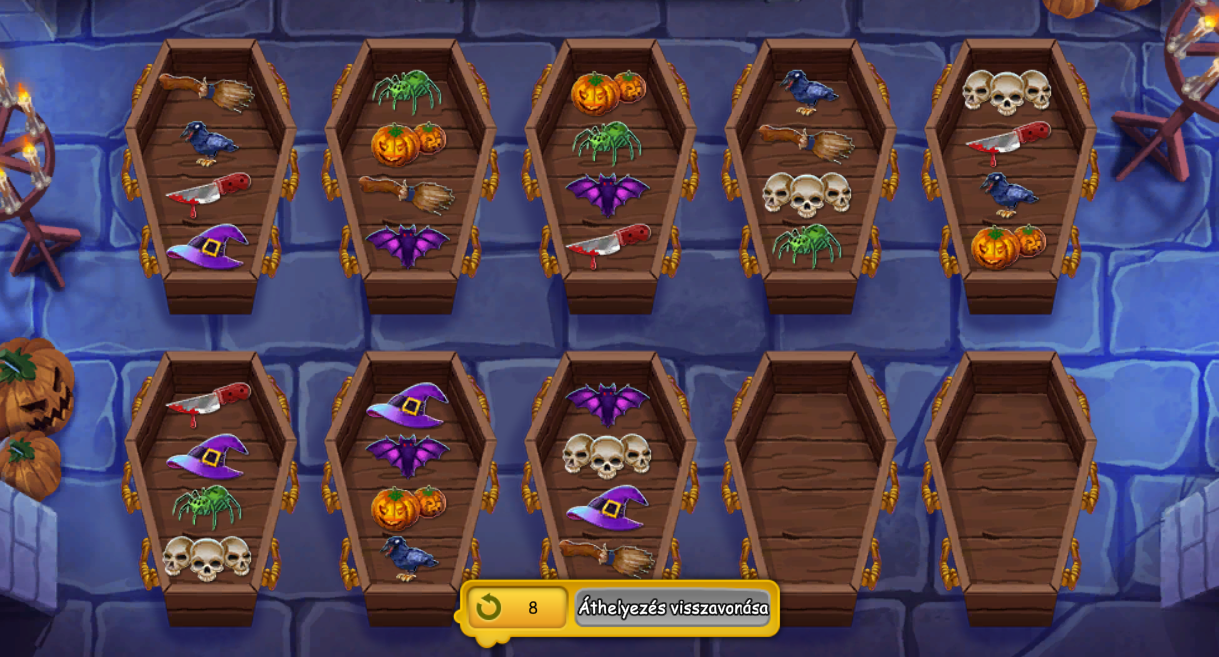Select the coffin with a bloody knife on top

coord(210,480)
